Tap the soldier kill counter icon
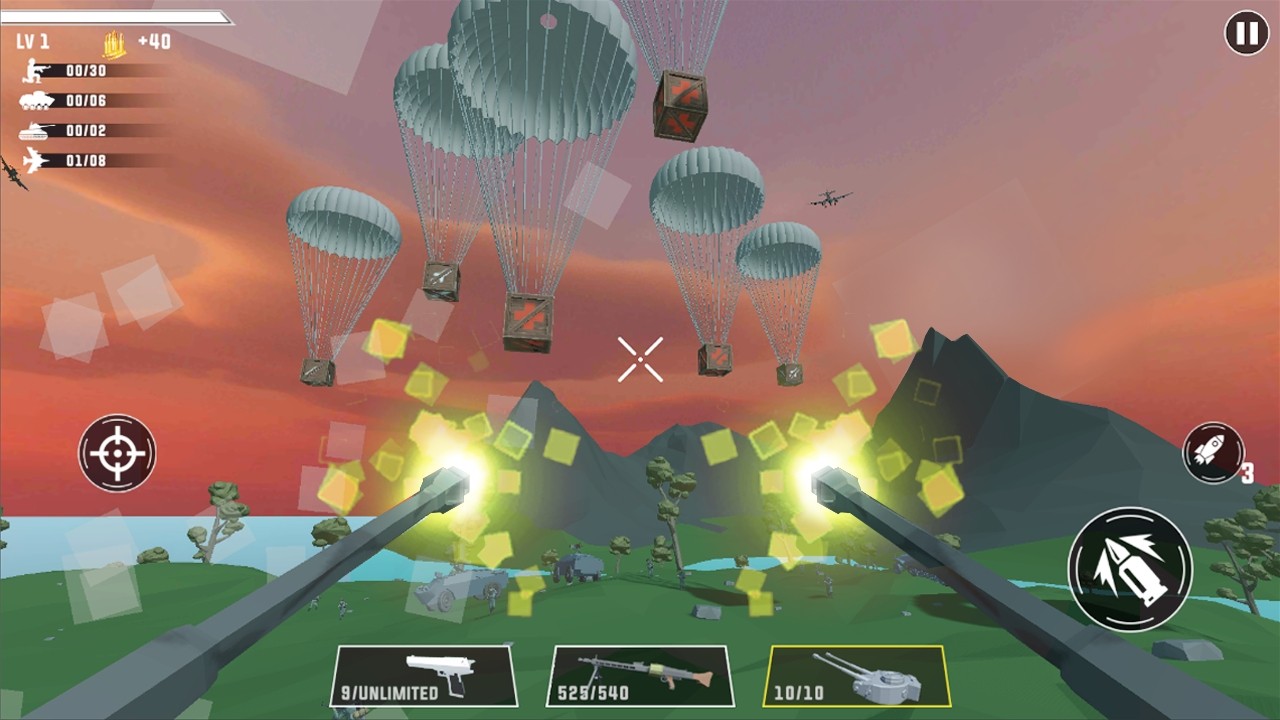 [x=32, y=70]
